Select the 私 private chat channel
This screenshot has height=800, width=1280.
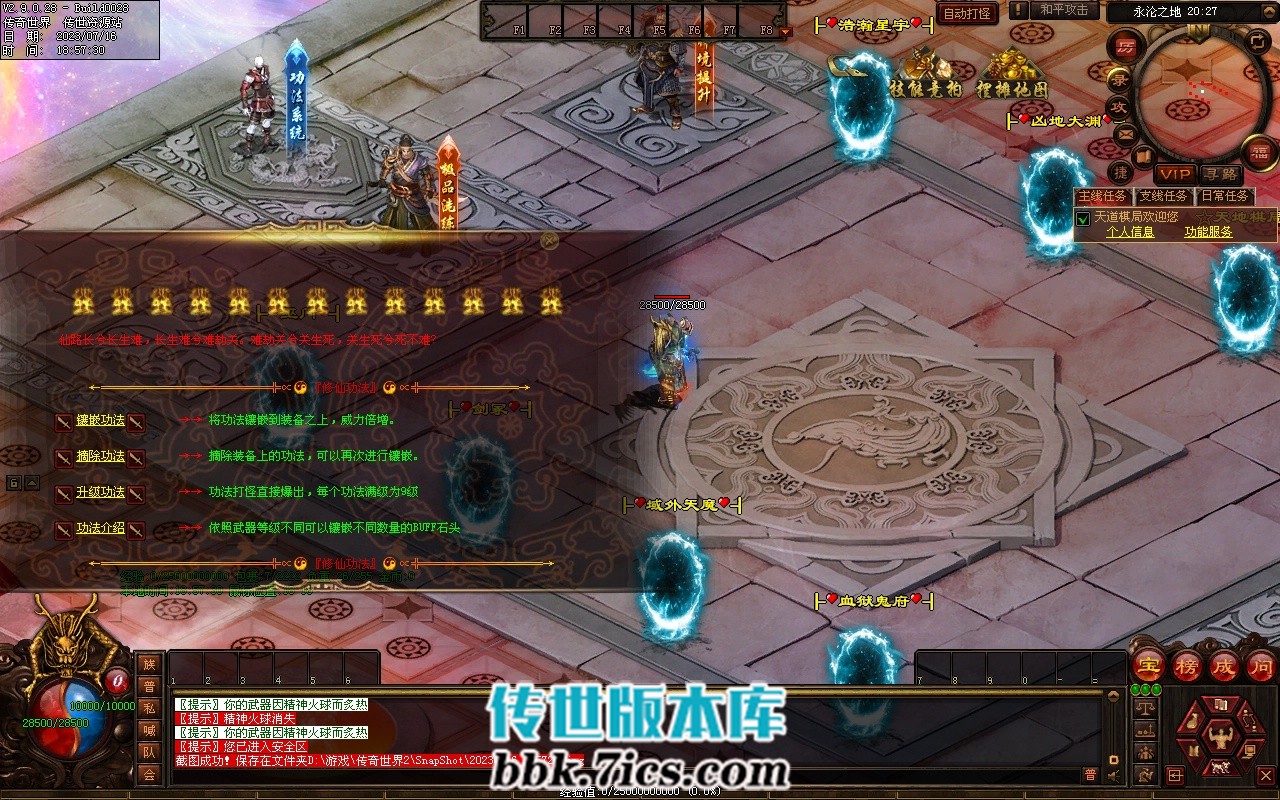tap(149, 708)
